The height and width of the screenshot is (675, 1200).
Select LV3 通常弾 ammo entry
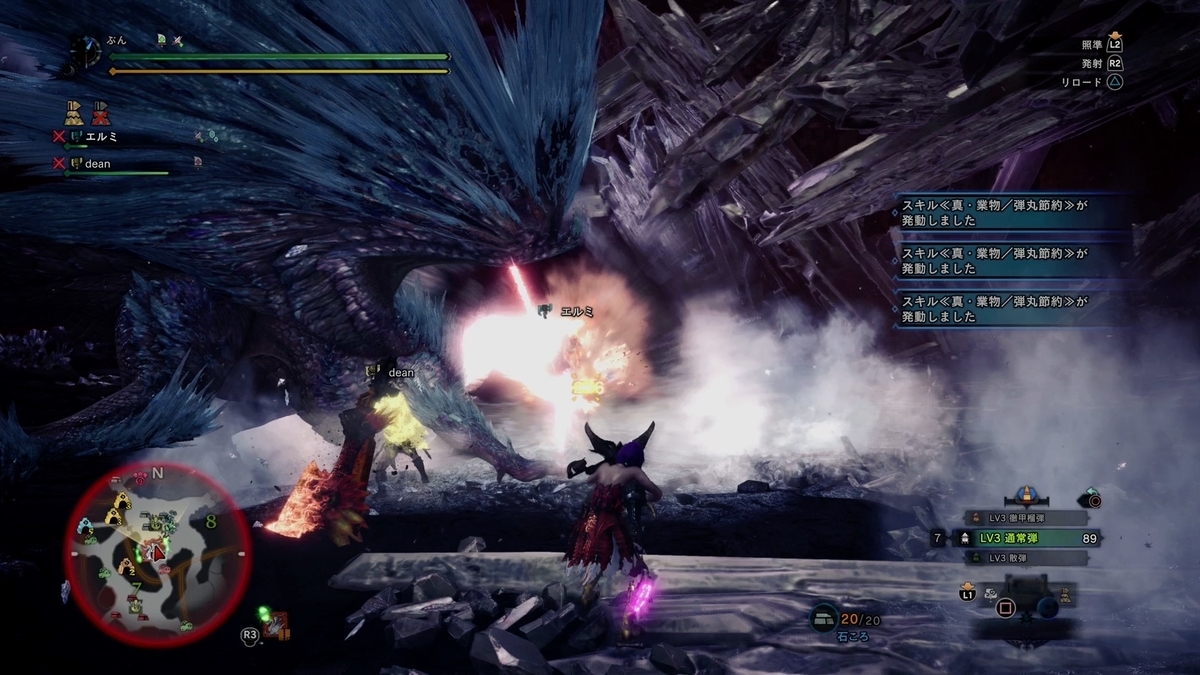tap(1018, 538)
